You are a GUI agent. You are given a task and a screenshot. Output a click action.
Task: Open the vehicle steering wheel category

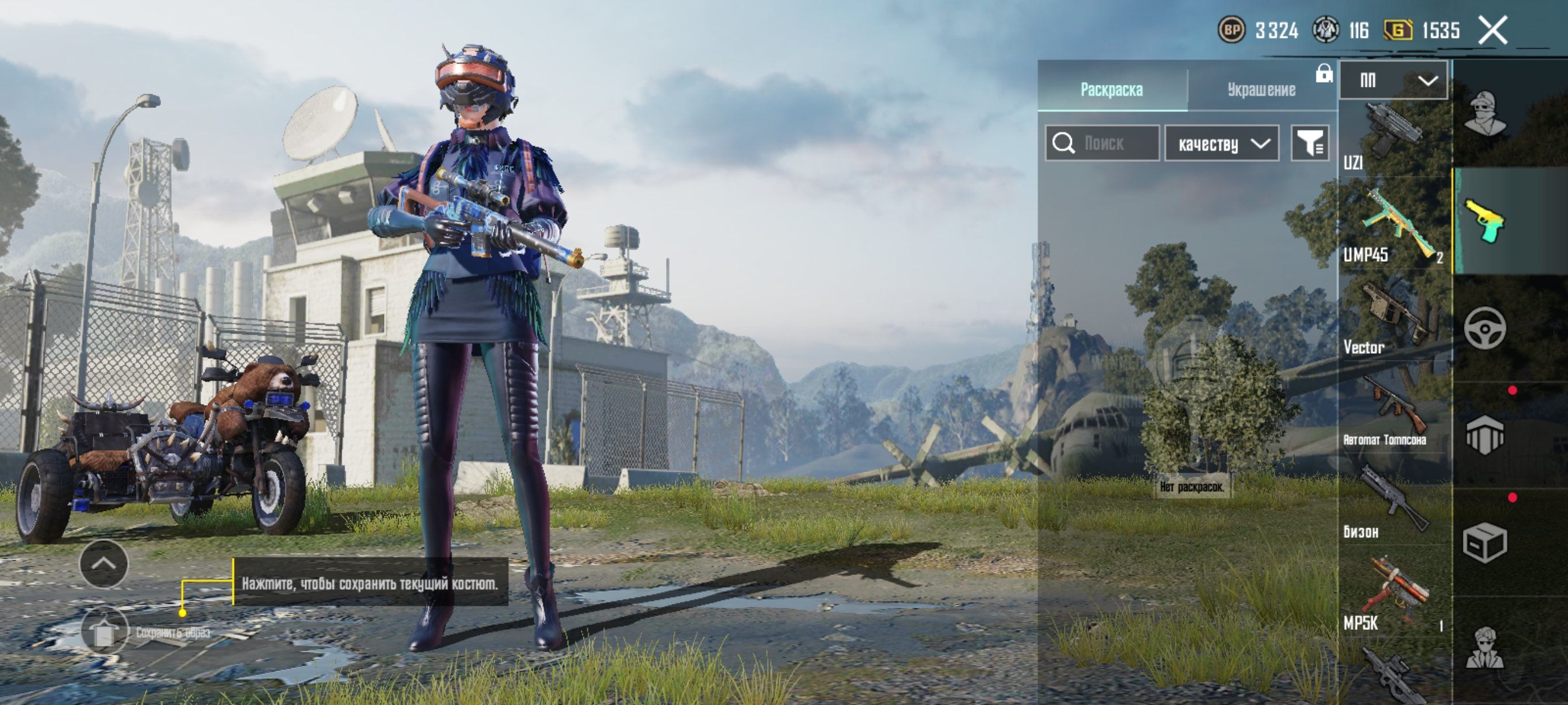[1485, 328]
